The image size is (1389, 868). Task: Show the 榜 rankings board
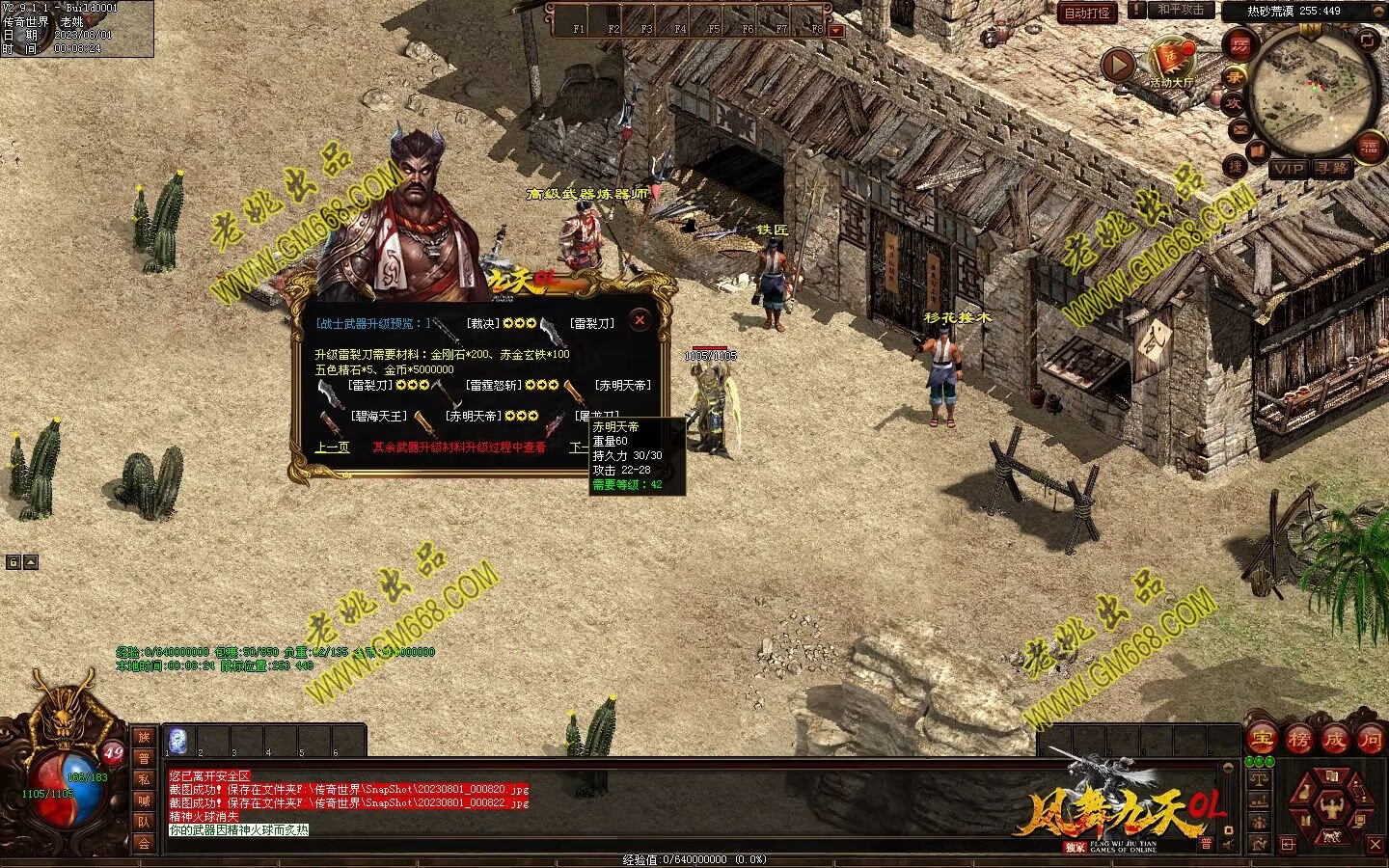tap(1297, 740)
